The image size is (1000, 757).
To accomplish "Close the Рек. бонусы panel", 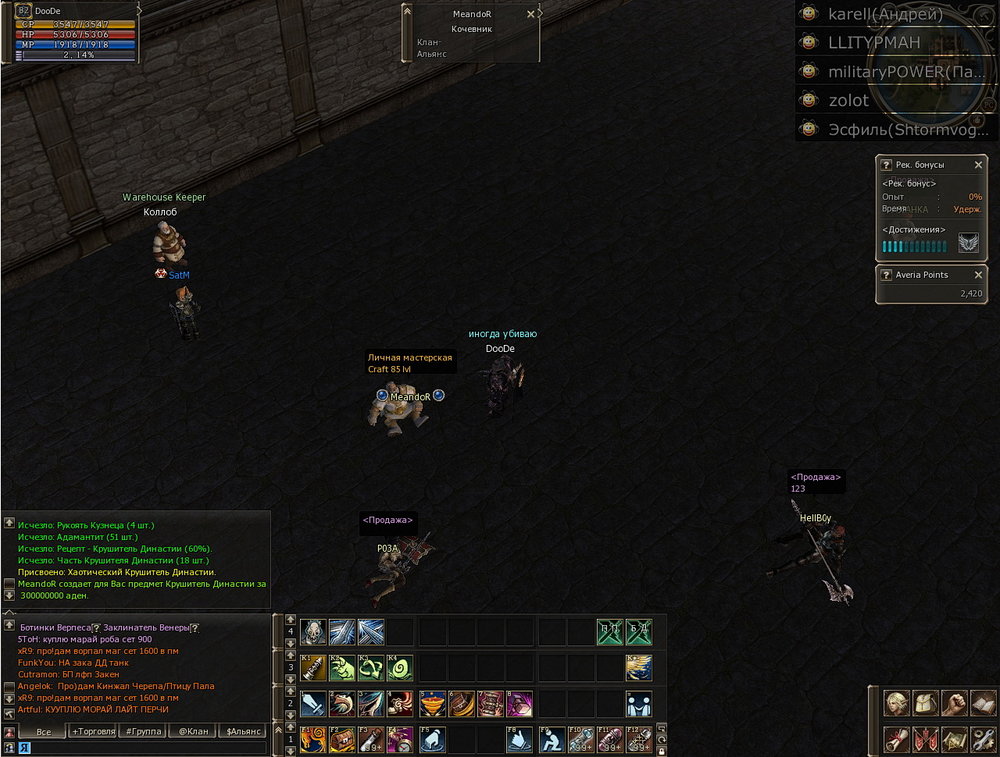I will 978,164.
